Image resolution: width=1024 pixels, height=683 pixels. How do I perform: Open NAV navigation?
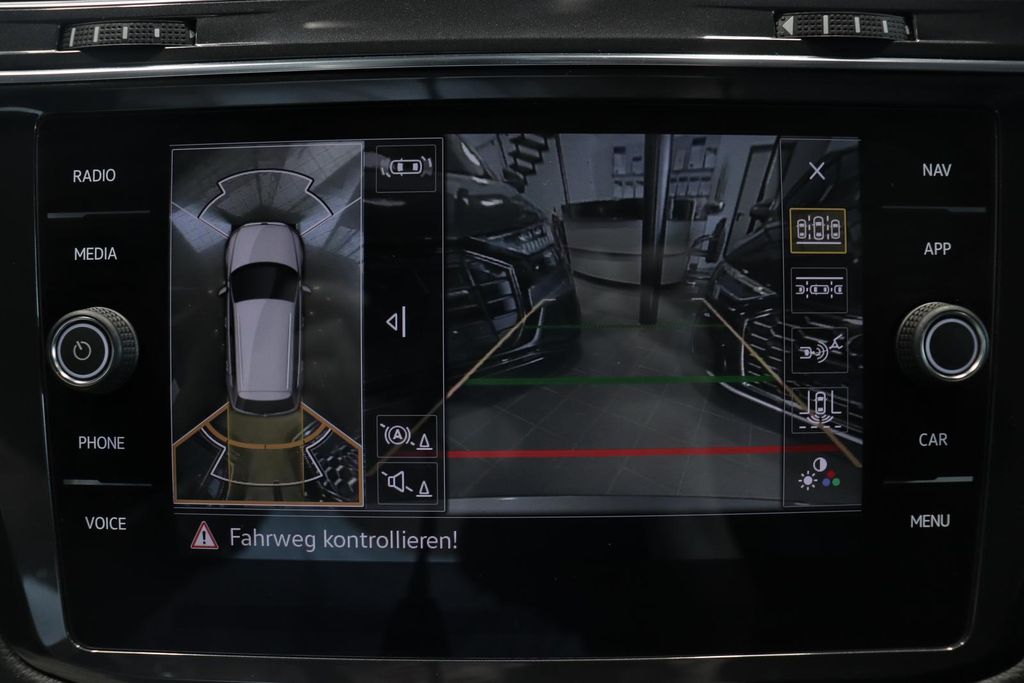[936, 170]
